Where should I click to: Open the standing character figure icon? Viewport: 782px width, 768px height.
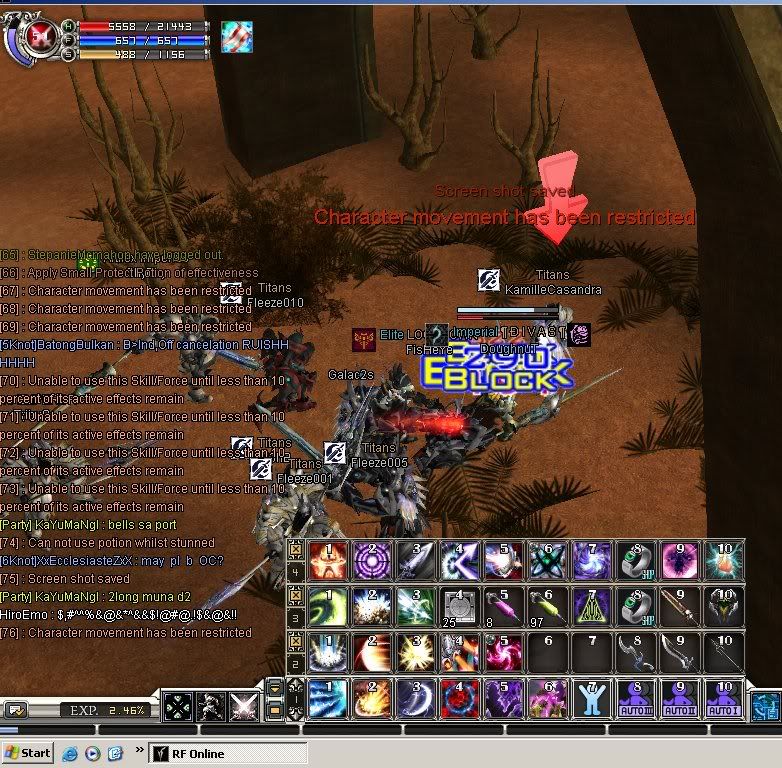pos(210,707)
